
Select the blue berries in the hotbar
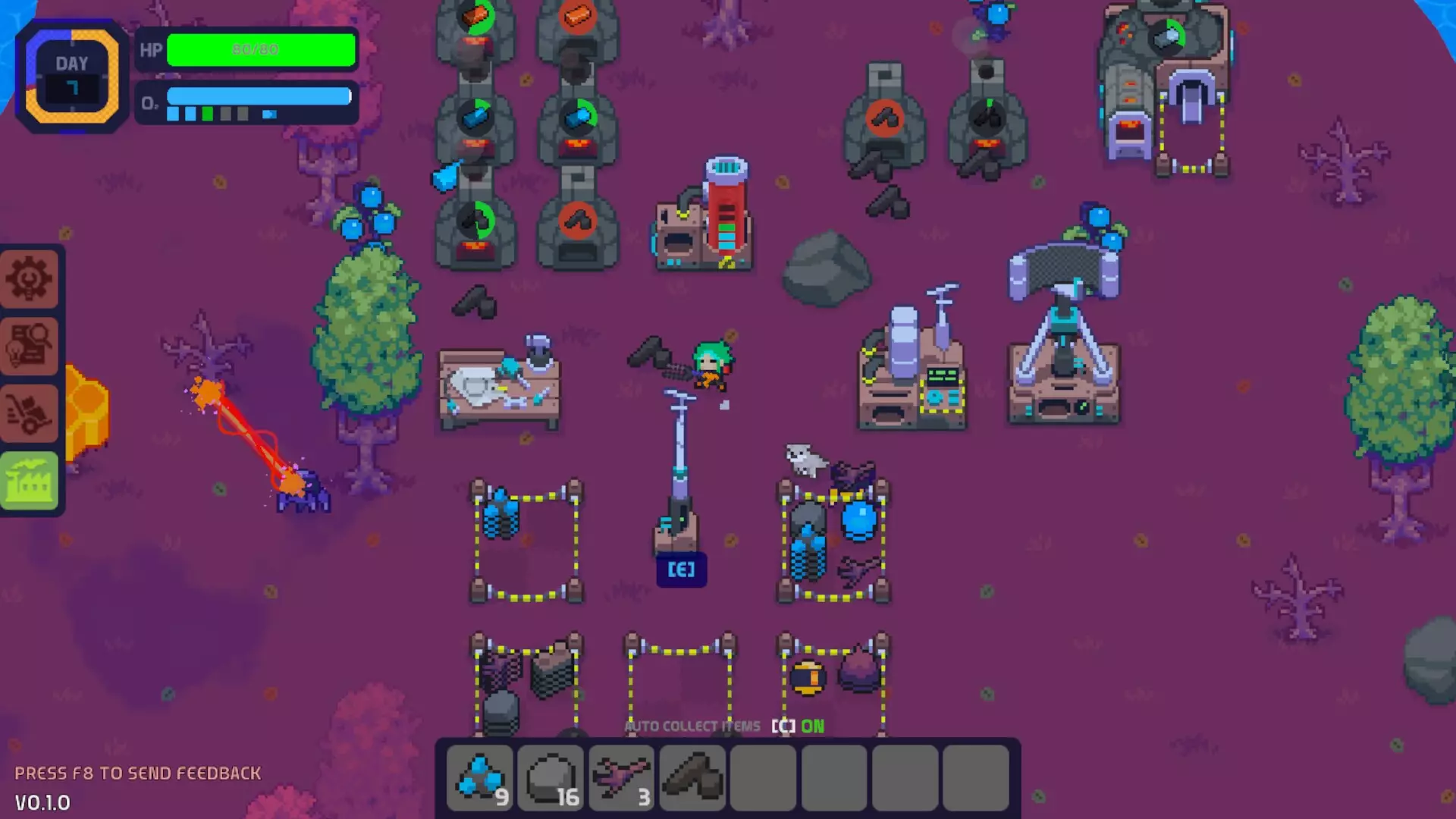coord(479,777)
